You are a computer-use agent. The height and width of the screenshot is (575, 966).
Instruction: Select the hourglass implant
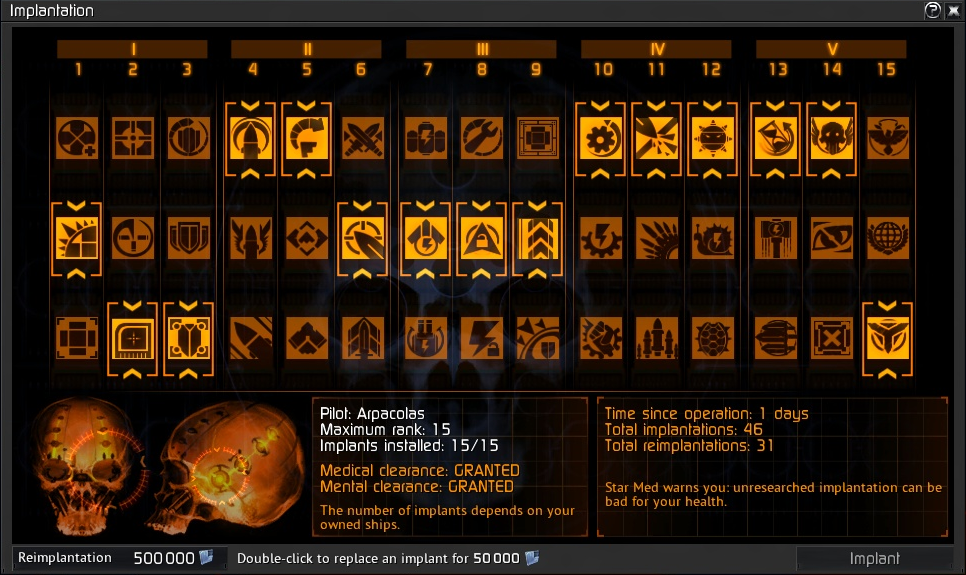(x=778, y=138)
